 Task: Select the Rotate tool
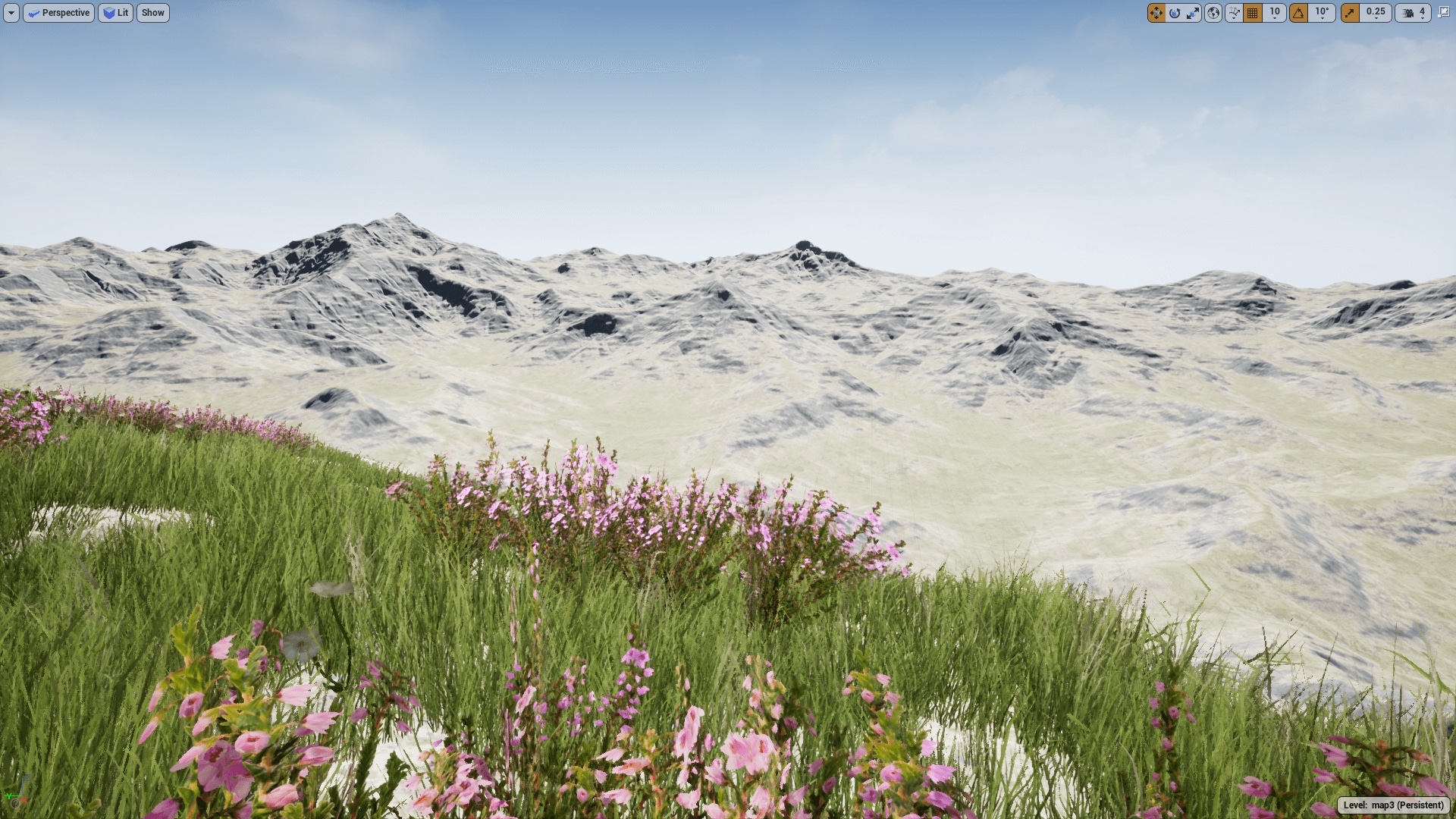point(1174,13)
